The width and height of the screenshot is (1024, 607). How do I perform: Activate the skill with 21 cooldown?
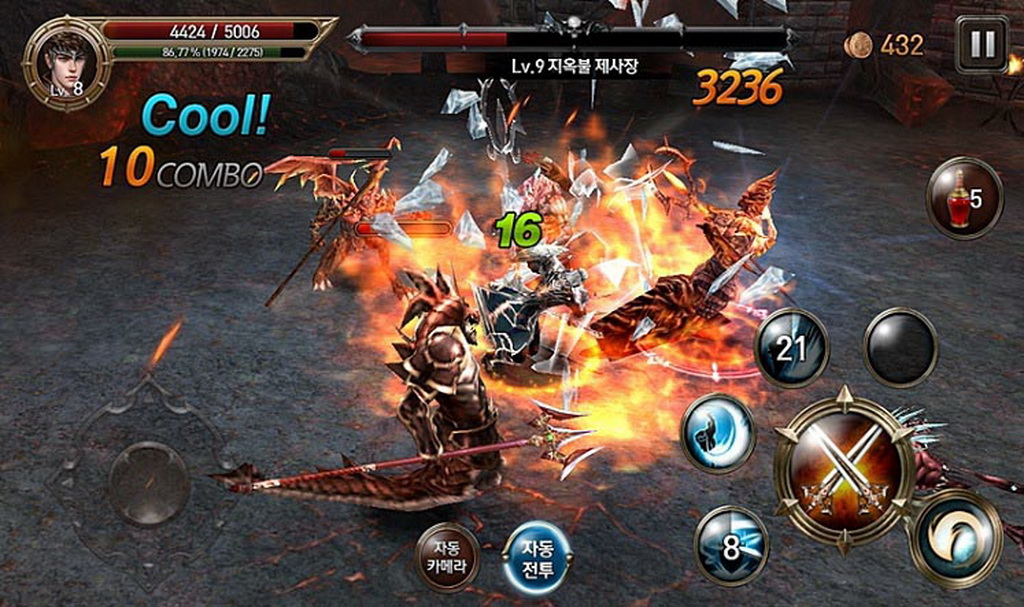point(791,348)
